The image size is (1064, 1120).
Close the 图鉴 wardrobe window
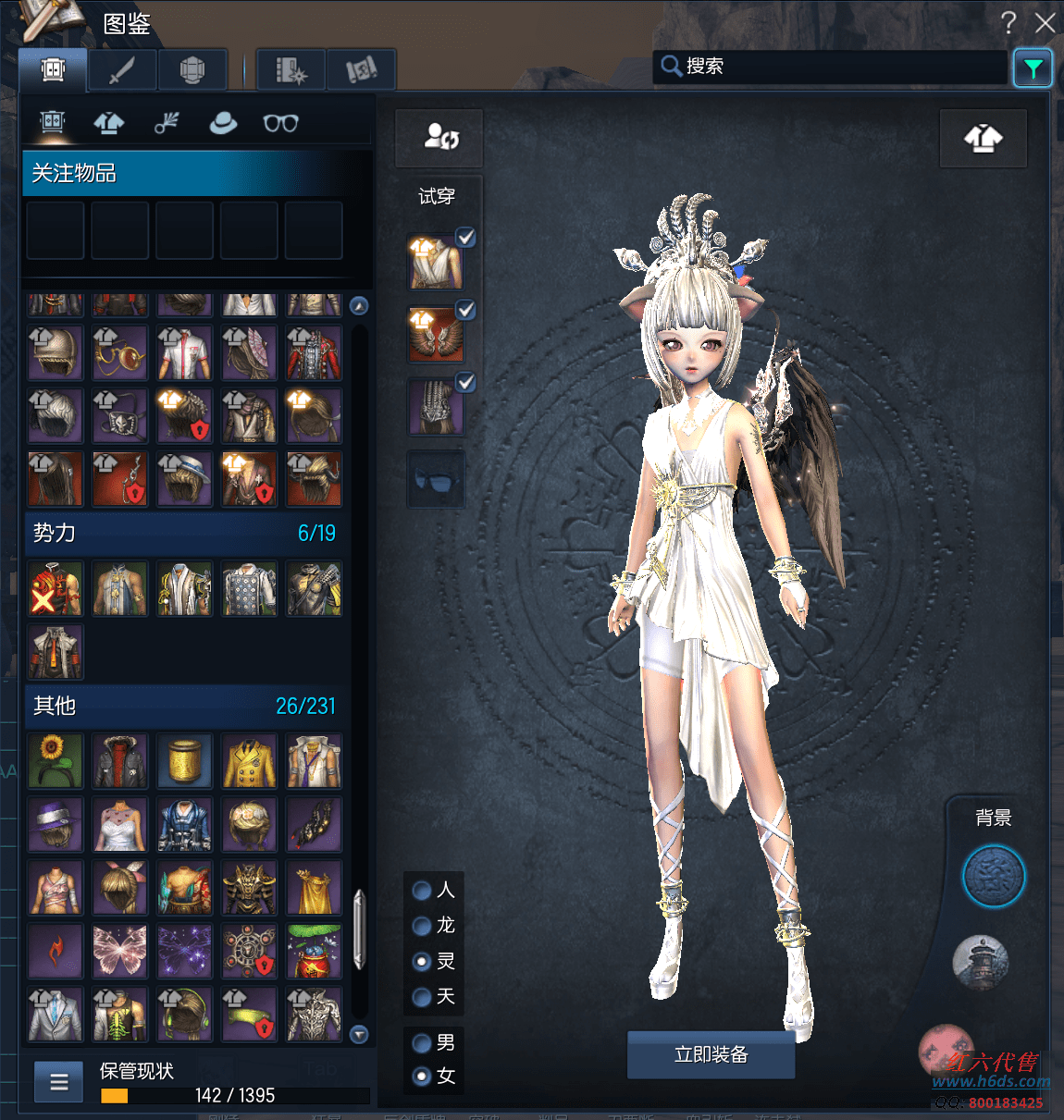coord(1045,23)
